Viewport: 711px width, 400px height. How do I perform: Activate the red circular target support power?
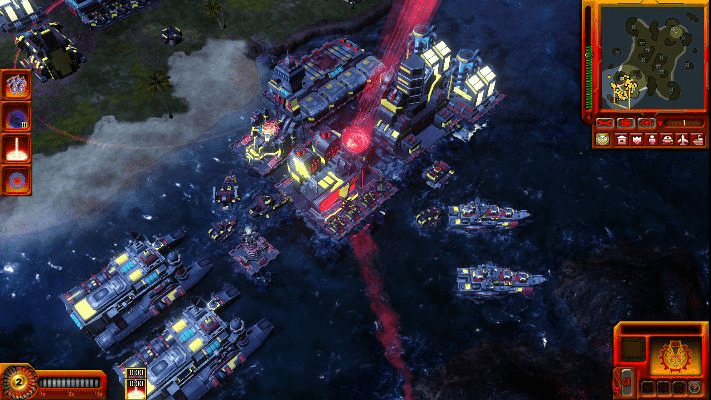(x=17, y=181)
